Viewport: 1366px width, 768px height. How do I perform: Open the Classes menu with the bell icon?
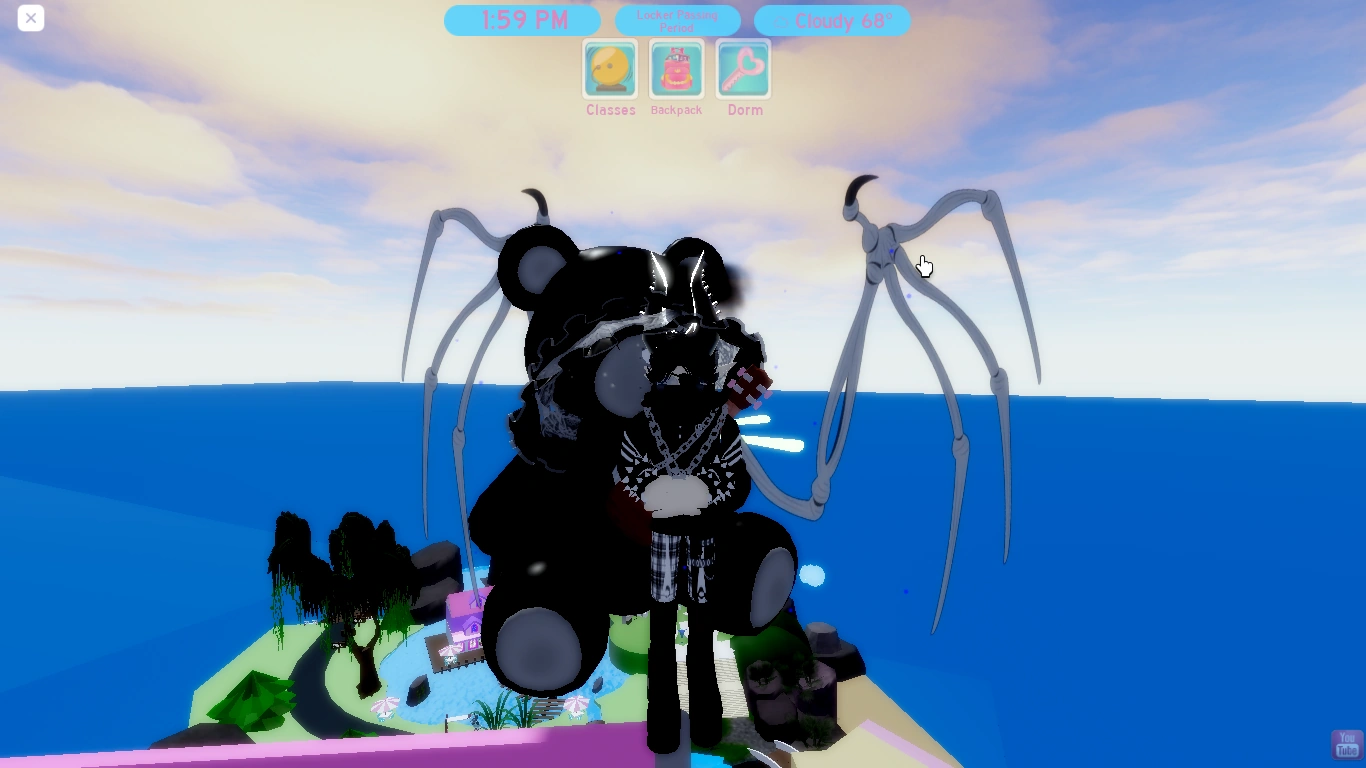point(610,70)
